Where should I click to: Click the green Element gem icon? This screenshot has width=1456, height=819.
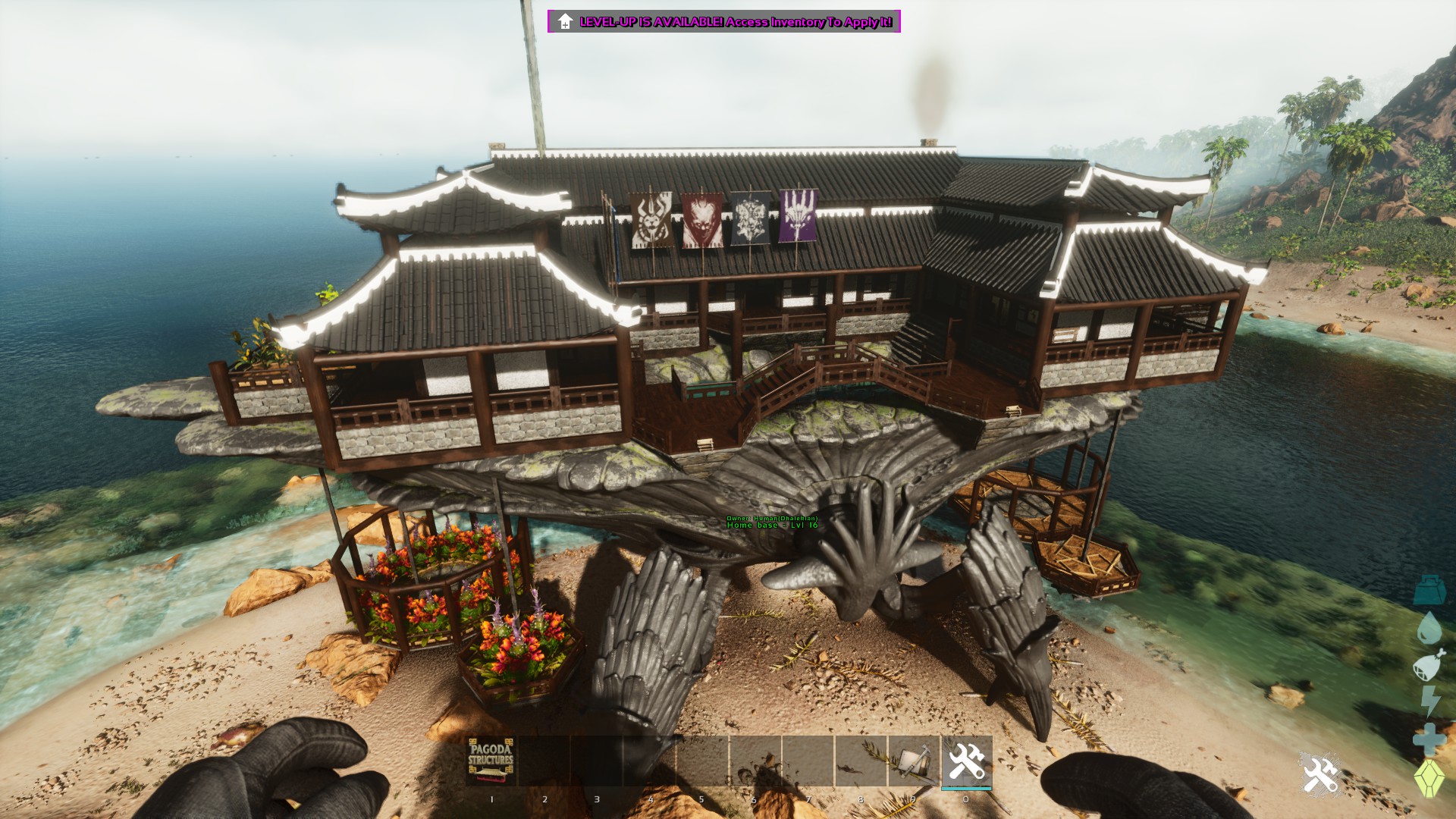(1428, 775)
